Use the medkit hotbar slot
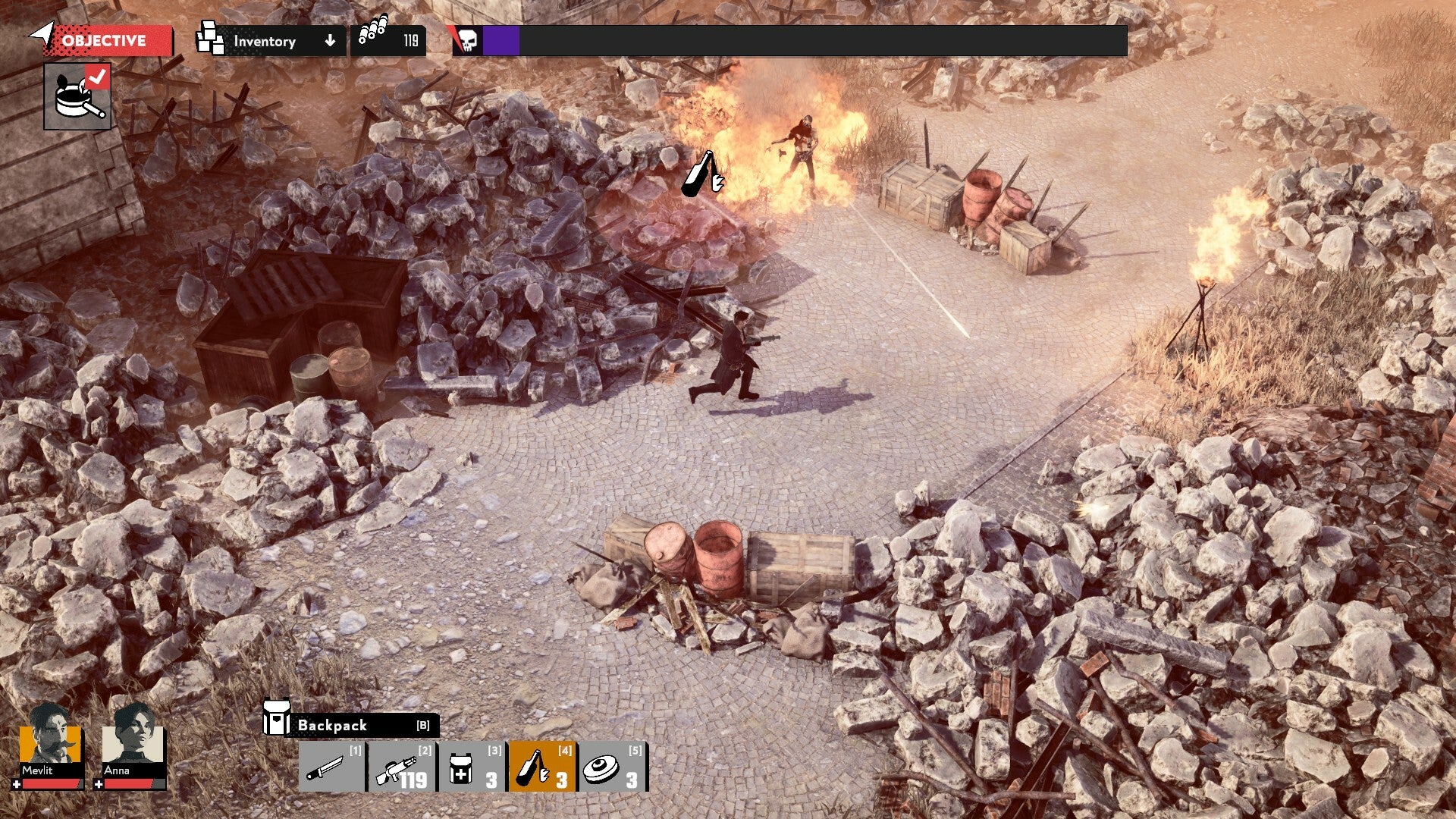The image size is (1456, 819). pos(472,767)
